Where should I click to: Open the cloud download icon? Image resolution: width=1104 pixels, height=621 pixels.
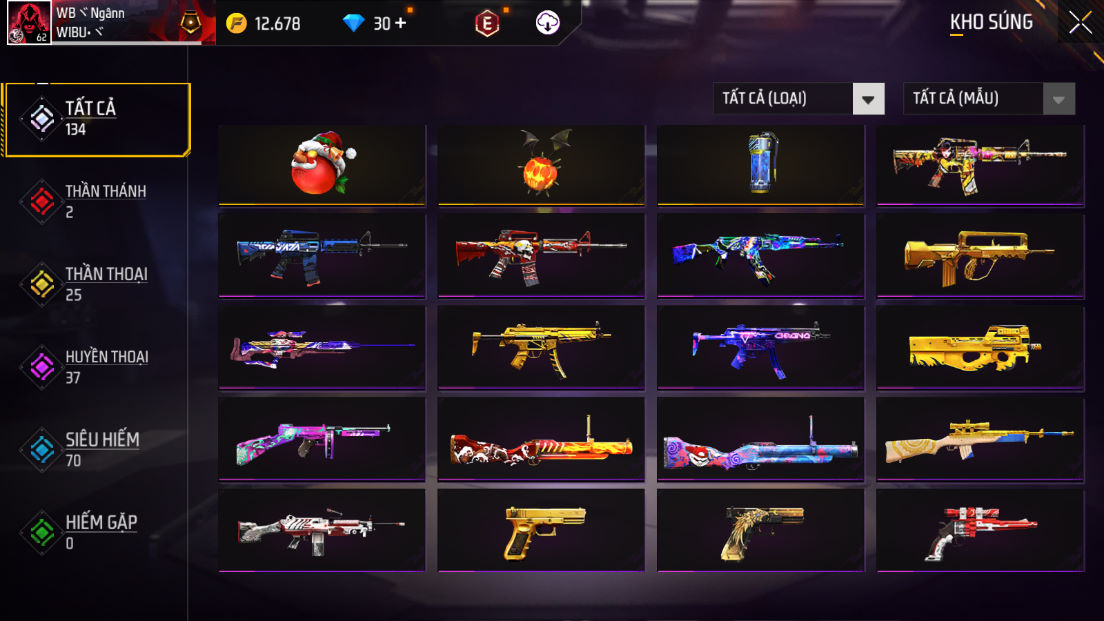coord(548,23)
